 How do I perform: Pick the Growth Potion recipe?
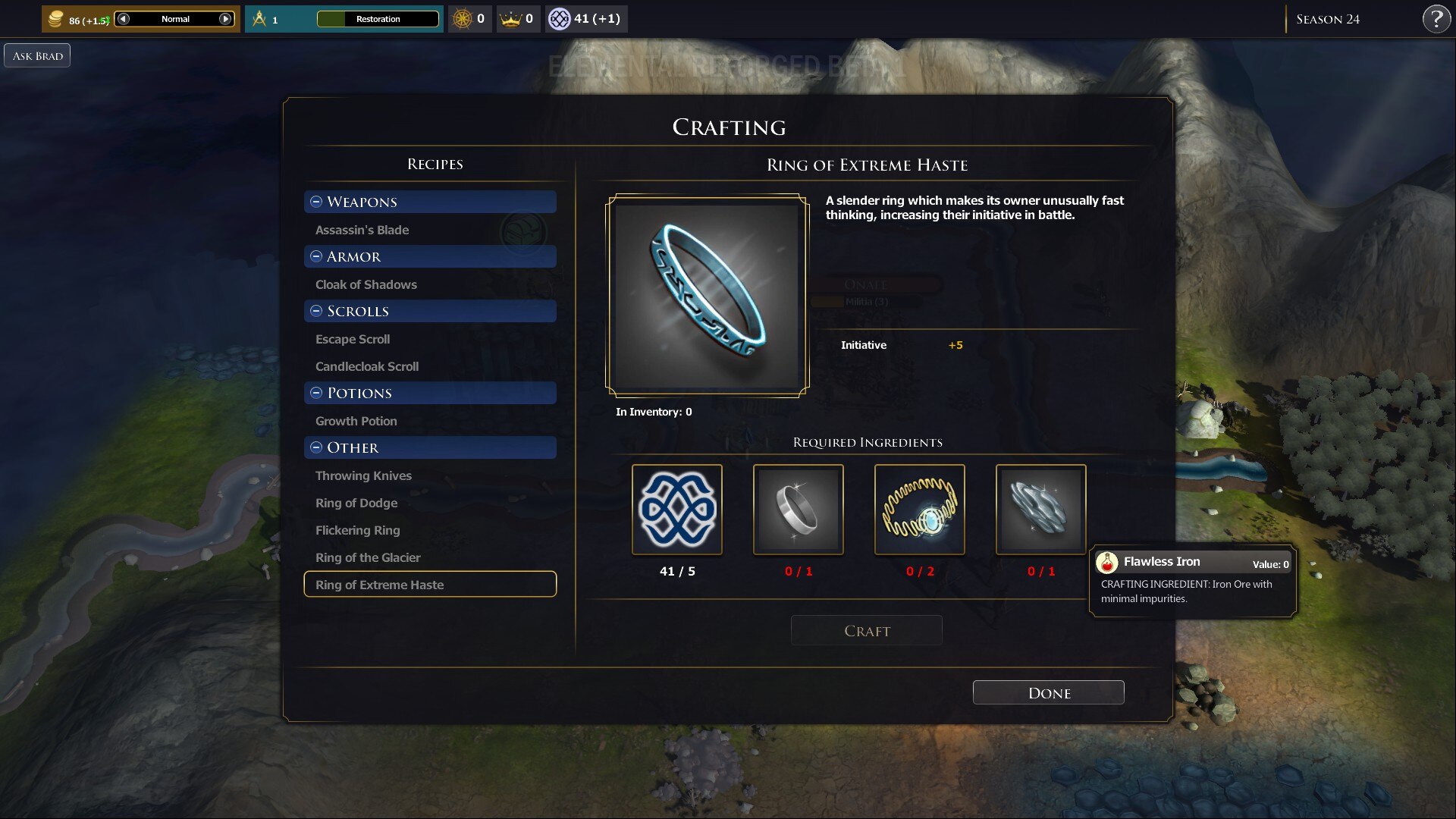(356, 421)
